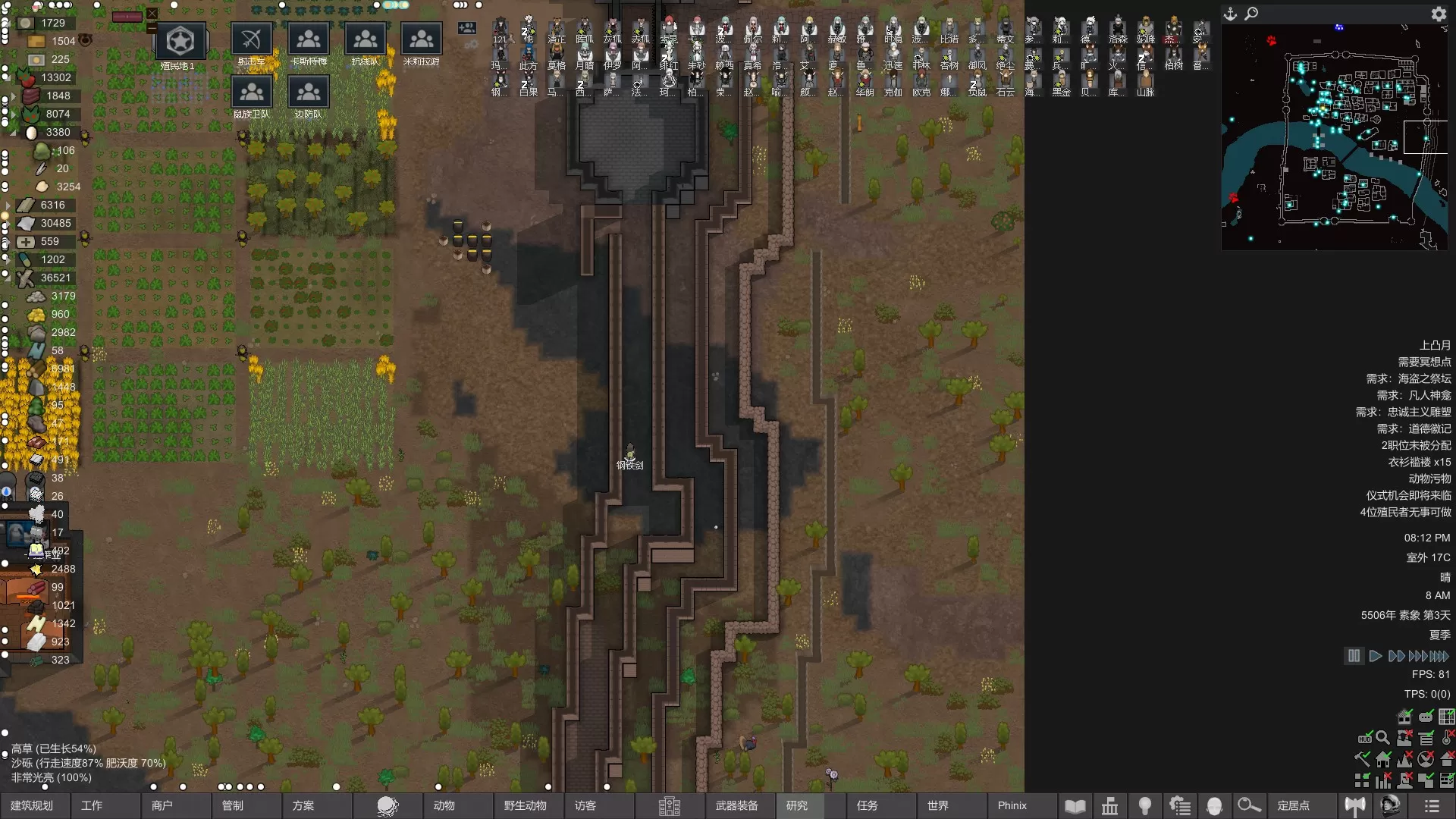Screen dimensions: 1456x819
Task: Open the 动物 animals tab
Action: (x=444, y=805)
